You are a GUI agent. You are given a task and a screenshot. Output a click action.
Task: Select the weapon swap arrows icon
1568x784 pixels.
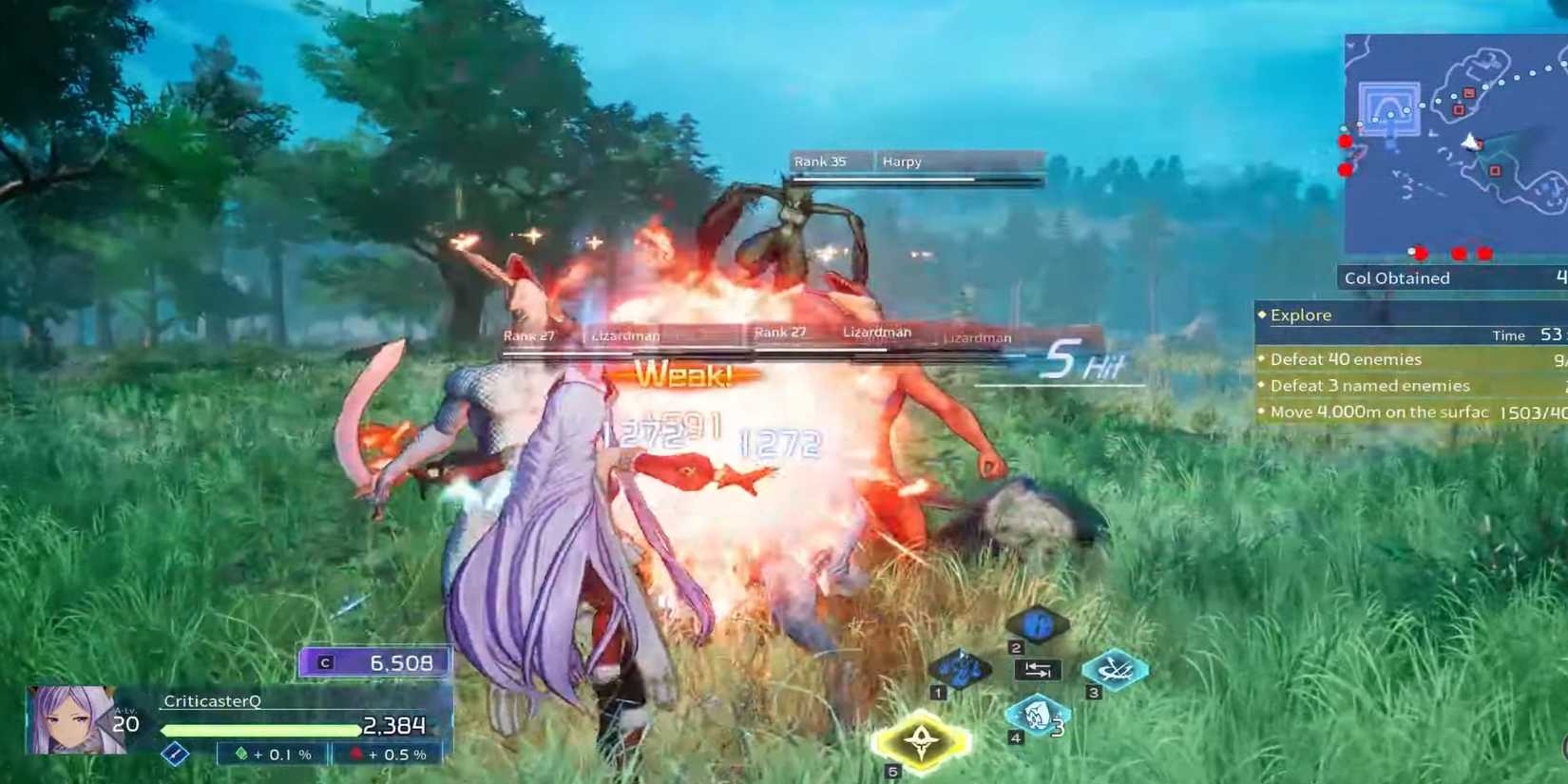(x=1039, y=669)
